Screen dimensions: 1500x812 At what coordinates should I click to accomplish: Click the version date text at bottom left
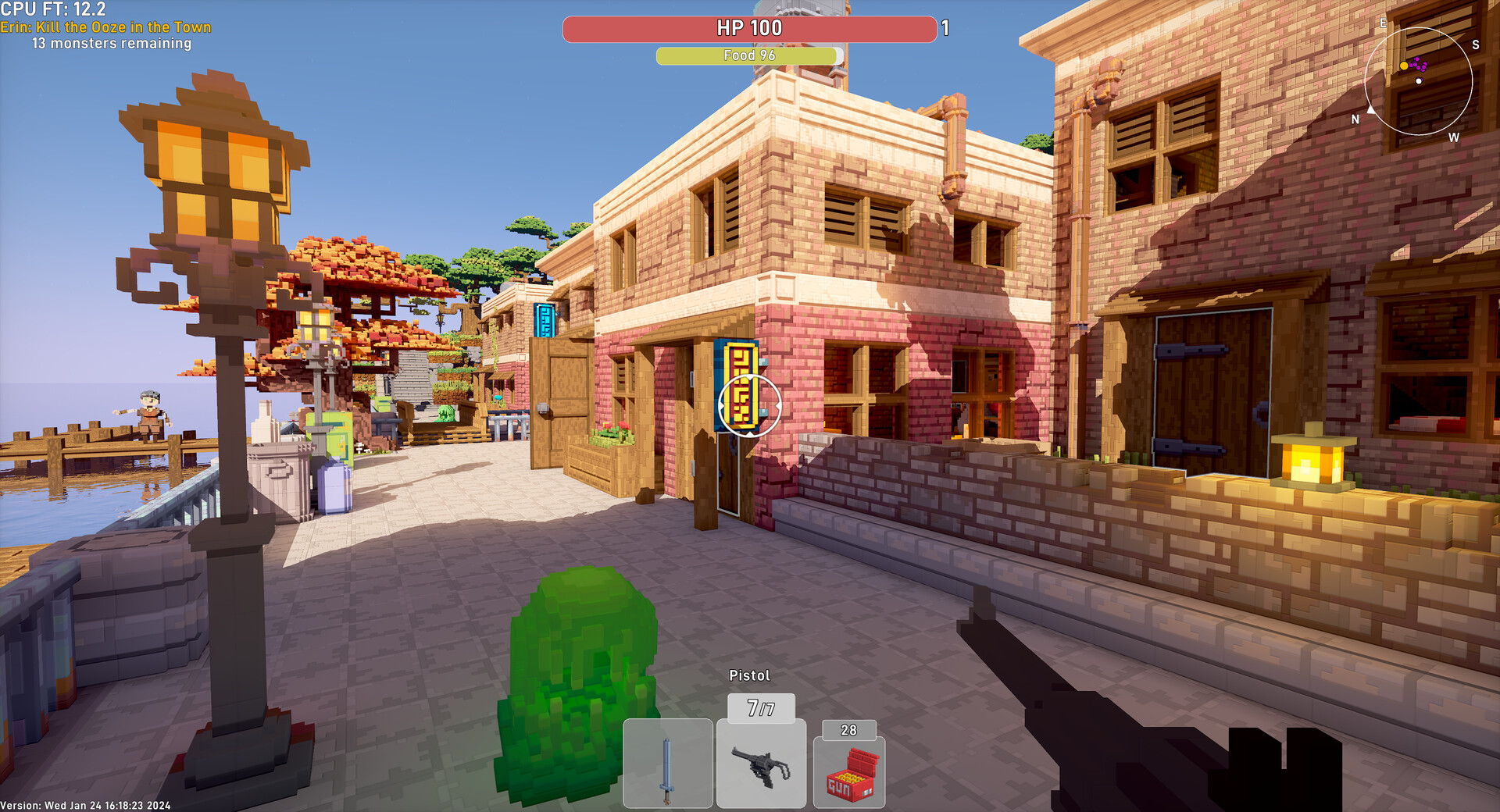click(86, 805)
